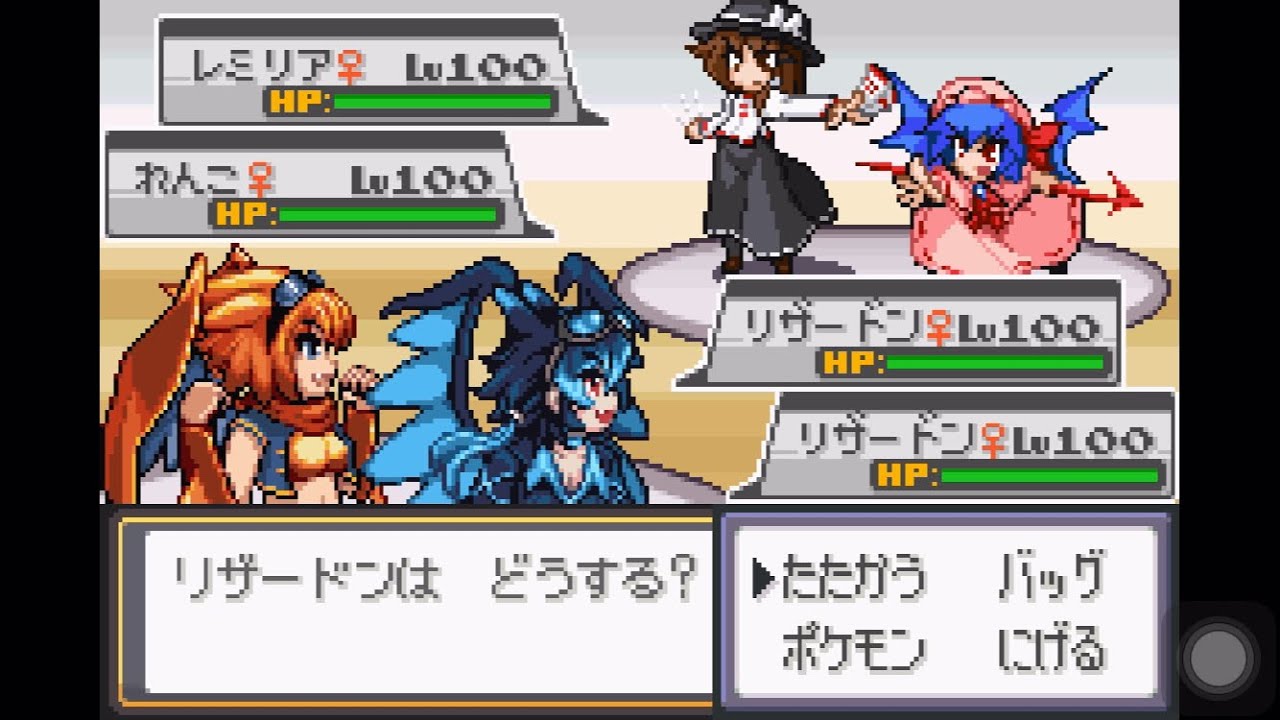Viewport: 1280px width, 720px height.
Task: Select たたかう to fight
Action: [x=855, y=575]
